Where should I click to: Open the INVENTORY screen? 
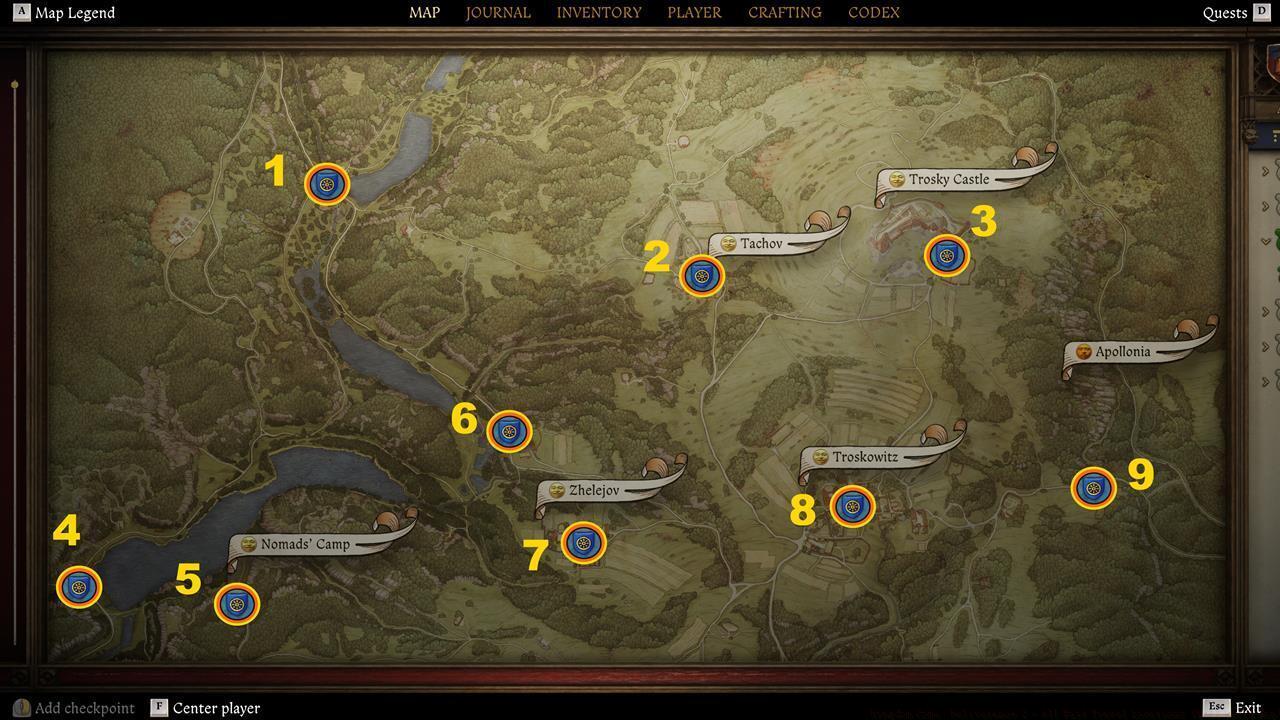click(x=598, y=12)
